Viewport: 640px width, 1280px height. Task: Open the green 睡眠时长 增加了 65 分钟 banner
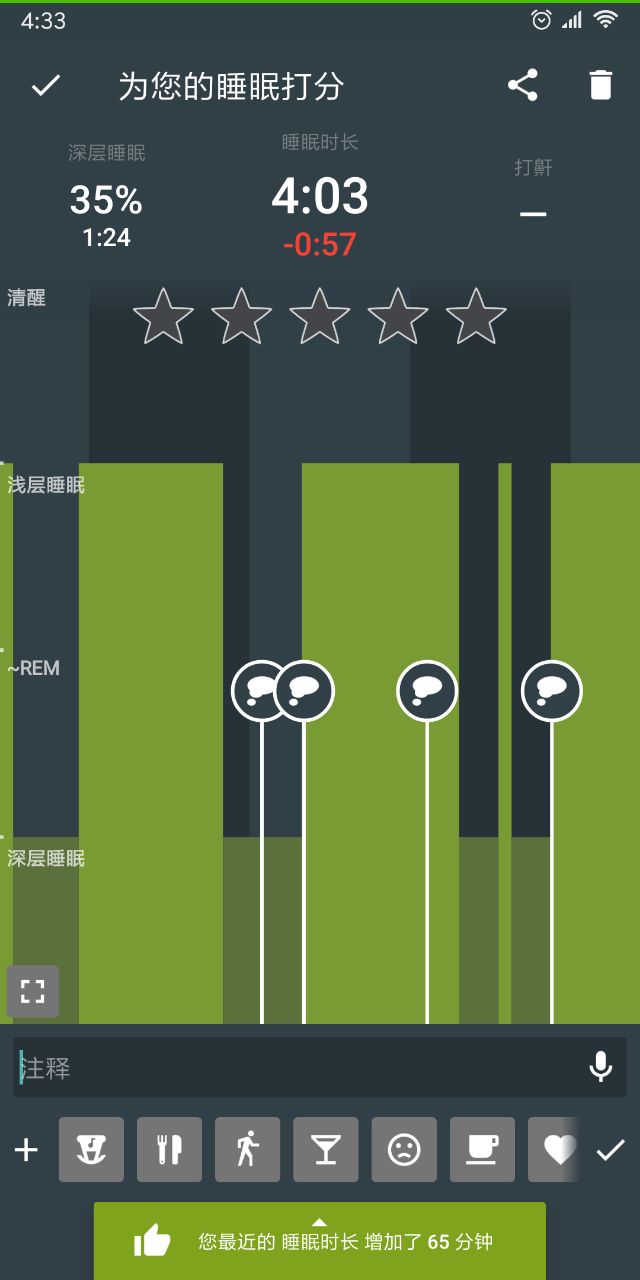[320, 1241]
